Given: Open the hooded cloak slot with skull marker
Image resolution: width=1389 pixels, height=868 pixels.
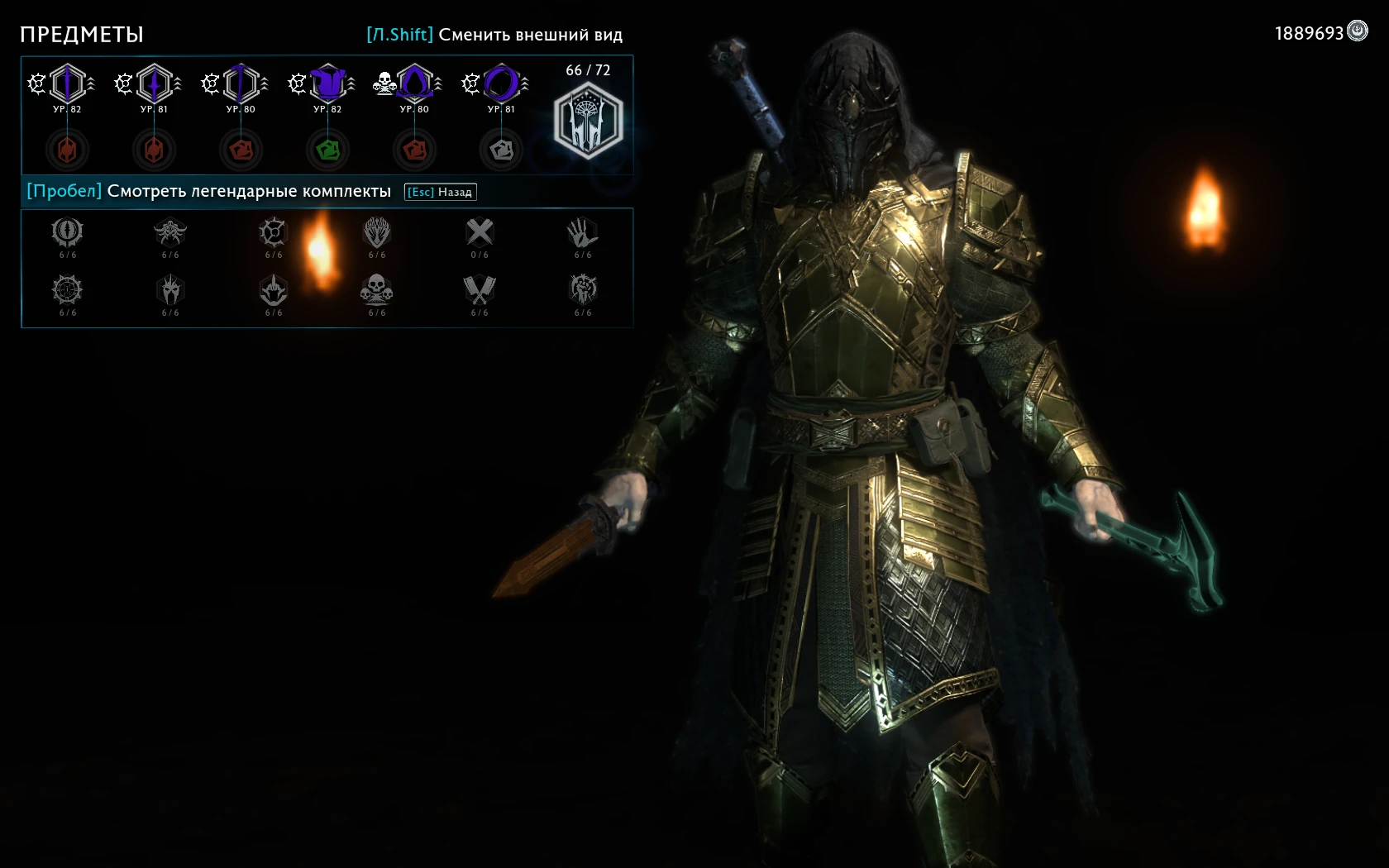Looking at the screenshot, I should [414, 83].
